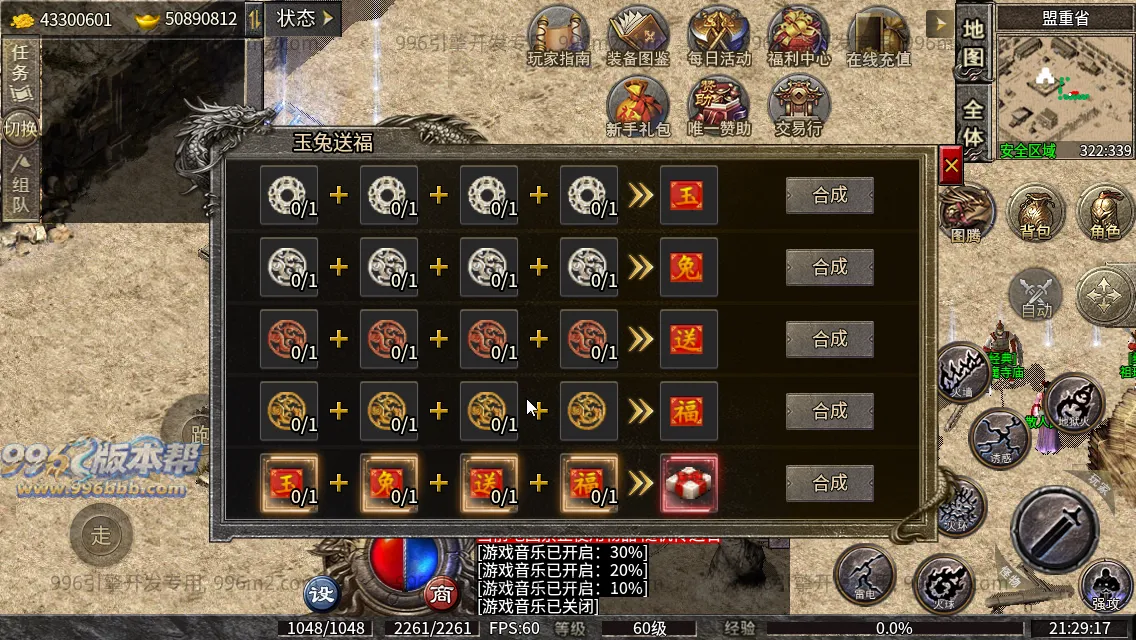Click 合成 button for the 兔 token
Viewport: 1136px width, 640px height.
click(x=829, y=268)
